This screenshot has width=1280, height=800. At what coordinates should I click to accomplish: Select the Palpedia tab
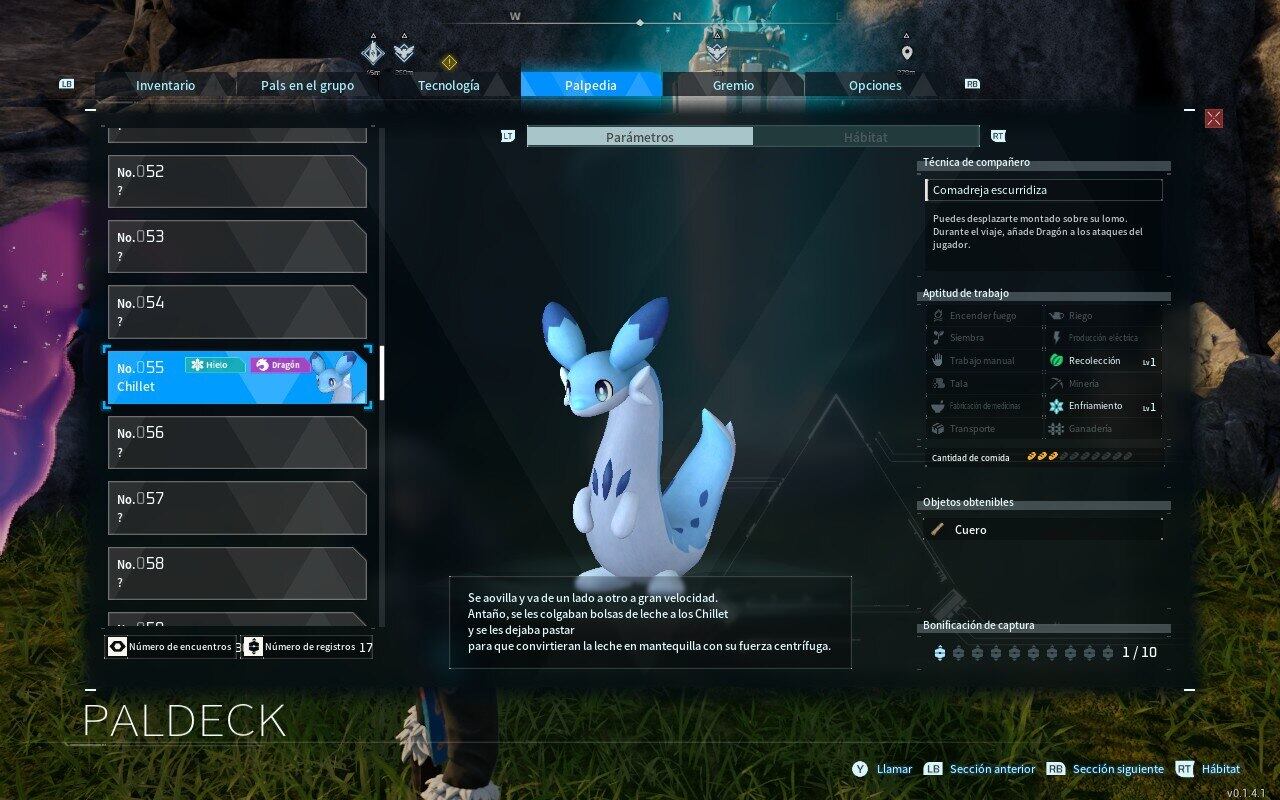590,85
